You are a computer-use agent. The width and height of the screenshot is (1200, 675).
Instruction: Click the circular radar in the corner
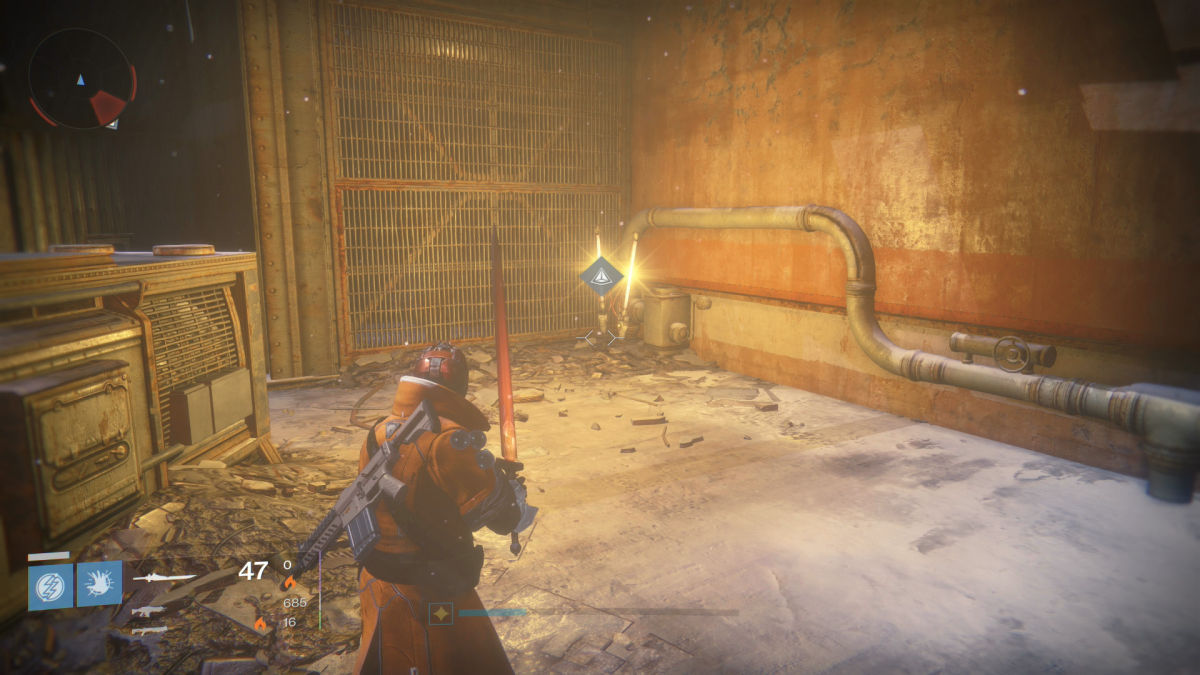[81, 78]
